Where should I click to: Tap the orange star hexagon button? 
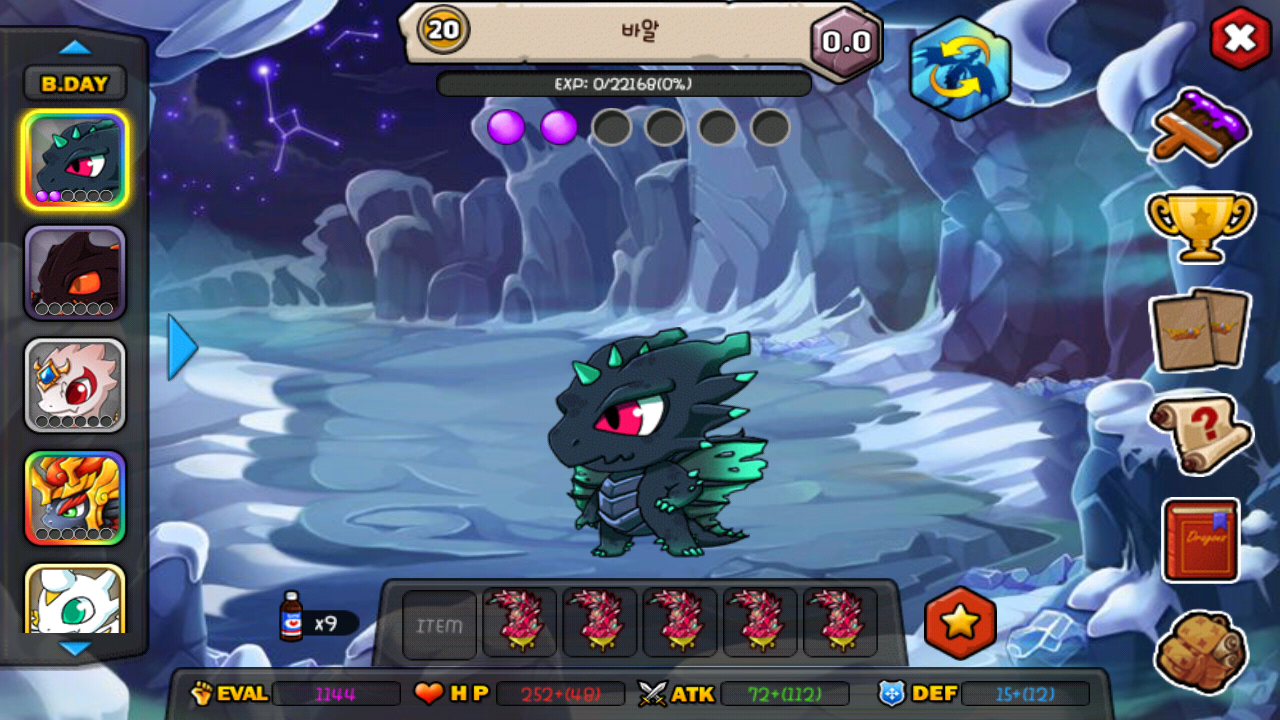pos(960,623)
